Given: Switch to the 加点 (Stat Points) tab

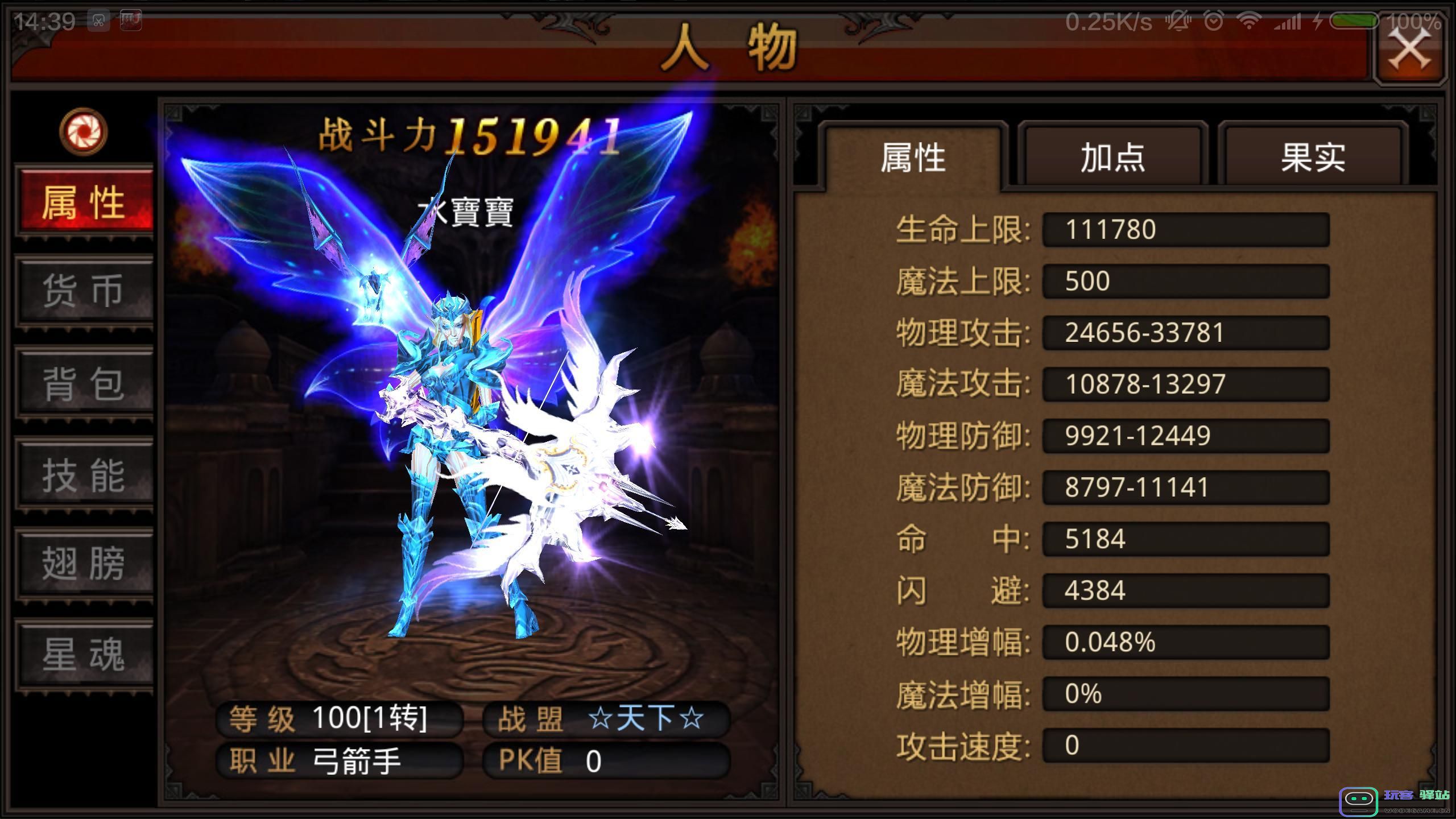Looking at the screenshot, I should click(x=1113, y=158).
